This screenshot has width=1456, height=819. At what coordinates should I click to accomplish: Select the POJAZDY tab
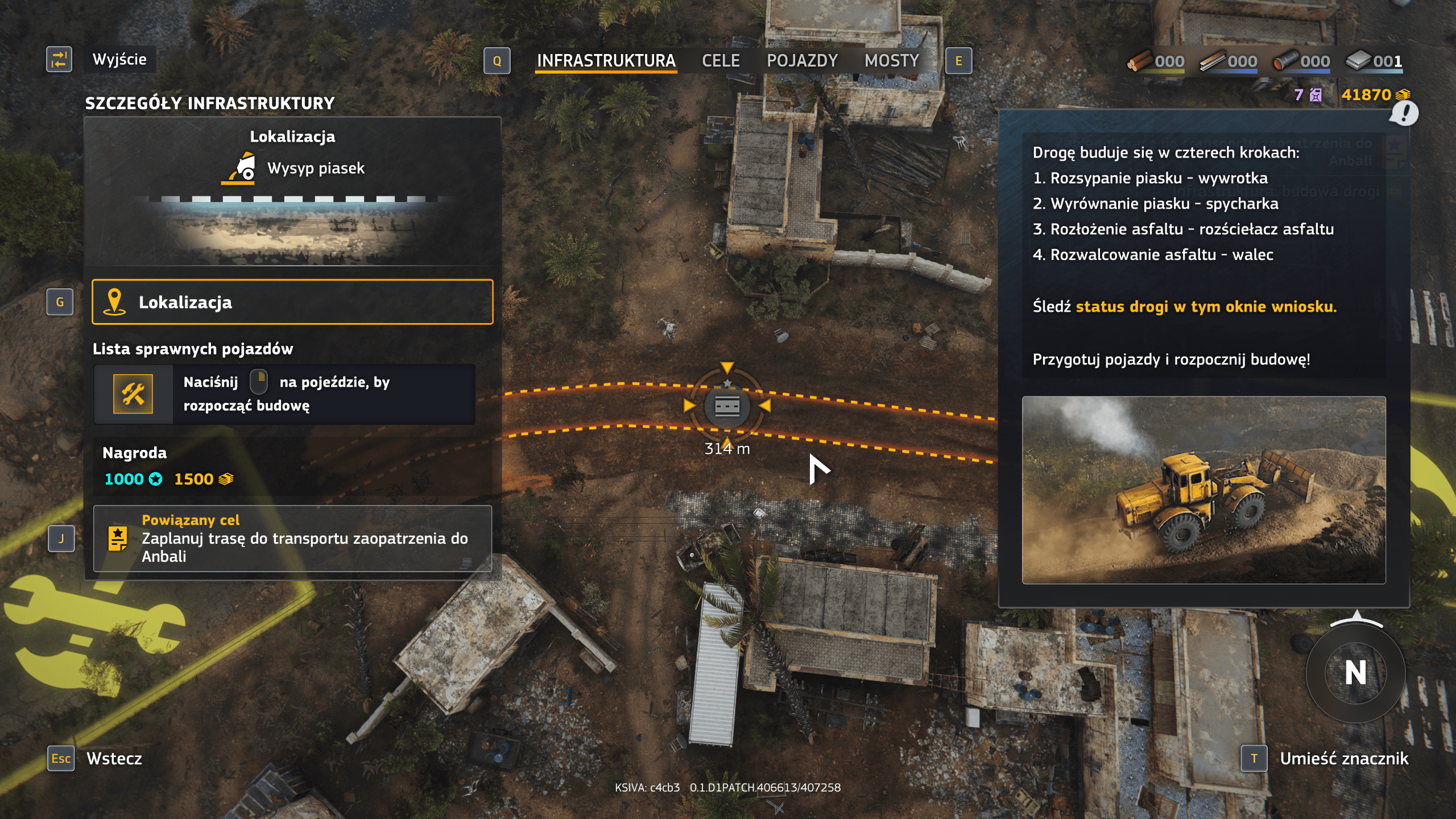point(802,61)
